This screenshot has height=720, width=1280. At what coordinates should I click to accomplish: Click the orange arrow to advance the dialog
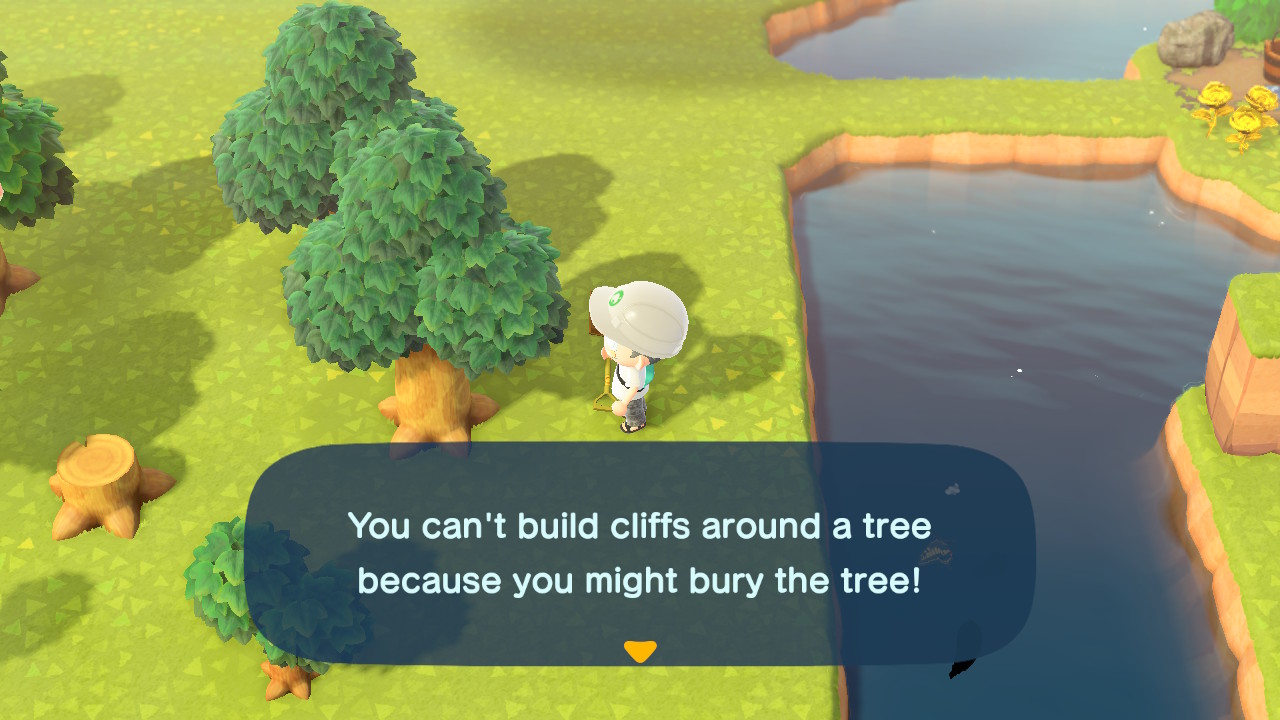640,649
